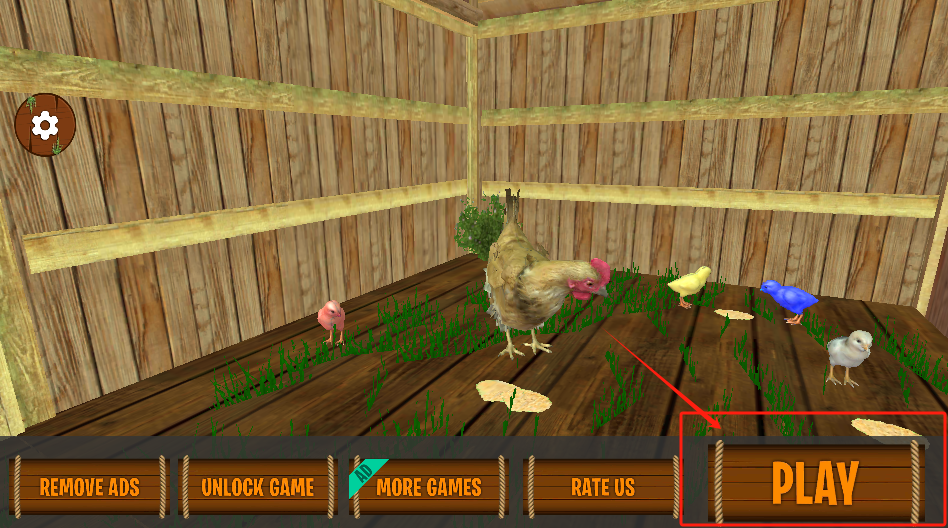Choose the Remove Ads button
The image size is (948, 528).
point(89,487)
